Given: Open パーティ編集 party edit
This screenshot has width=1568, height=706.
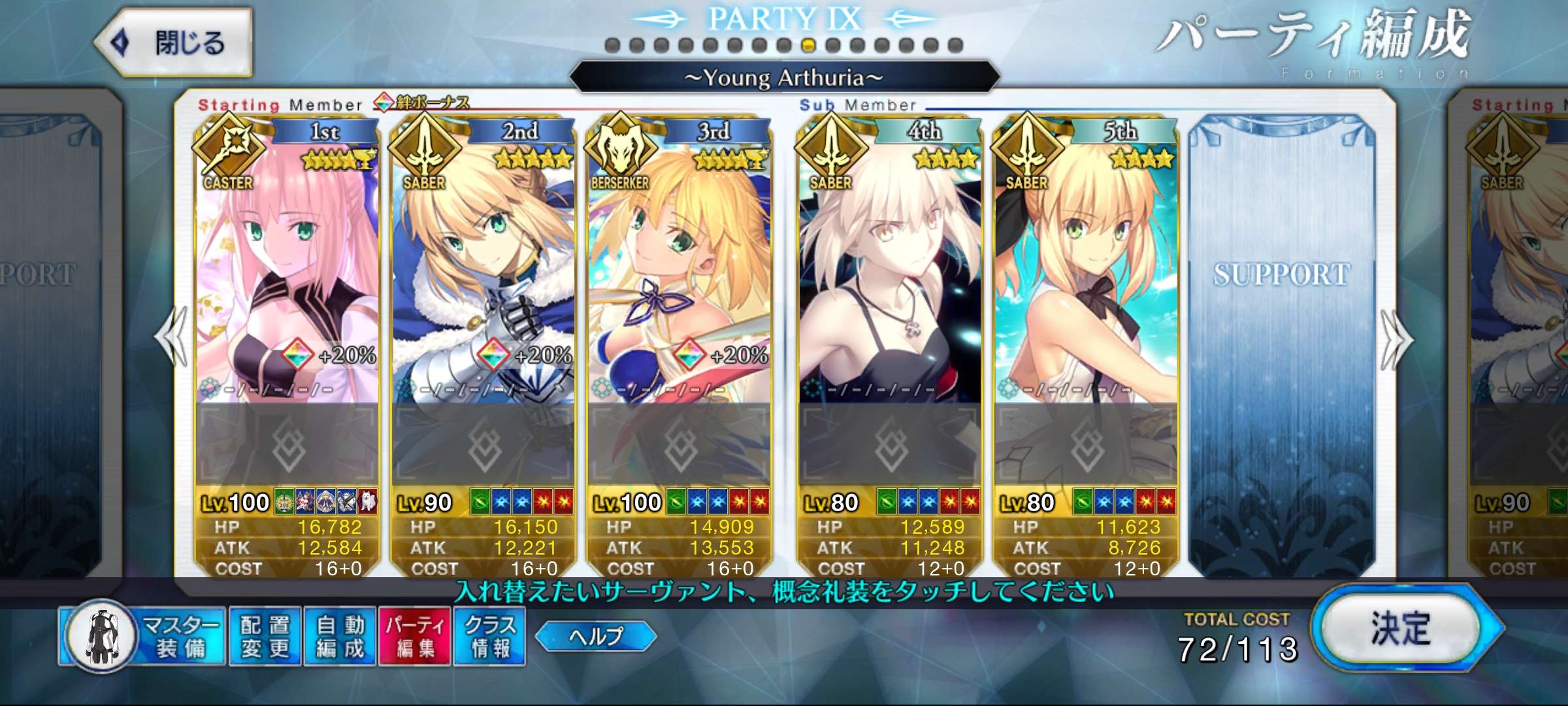Looking at the screenshot, I should tap(414, 636).
